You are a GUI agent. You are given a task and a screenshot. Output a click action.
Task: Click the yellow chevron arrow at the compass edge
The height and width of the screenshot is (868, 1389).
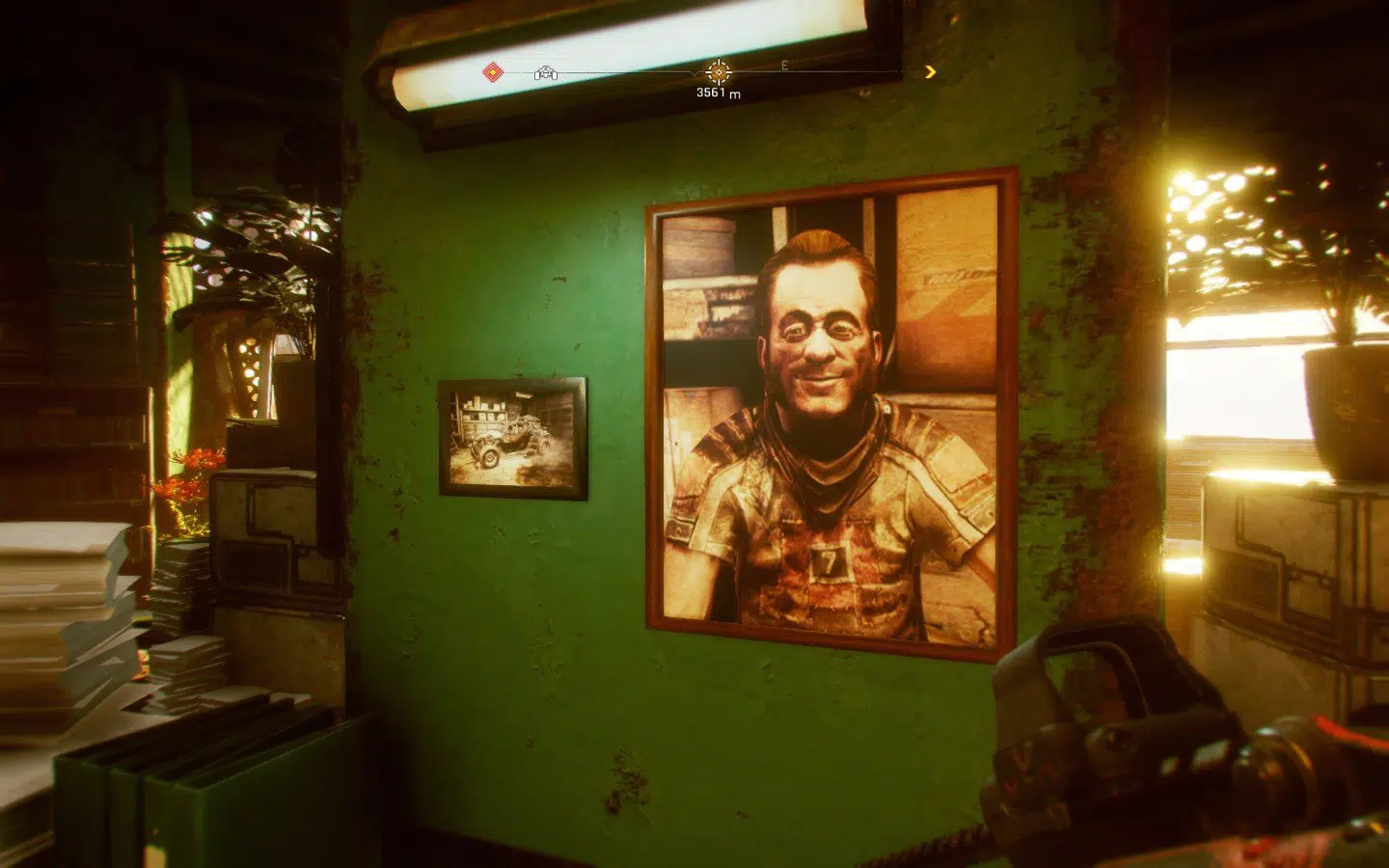(x=930, y=71)
